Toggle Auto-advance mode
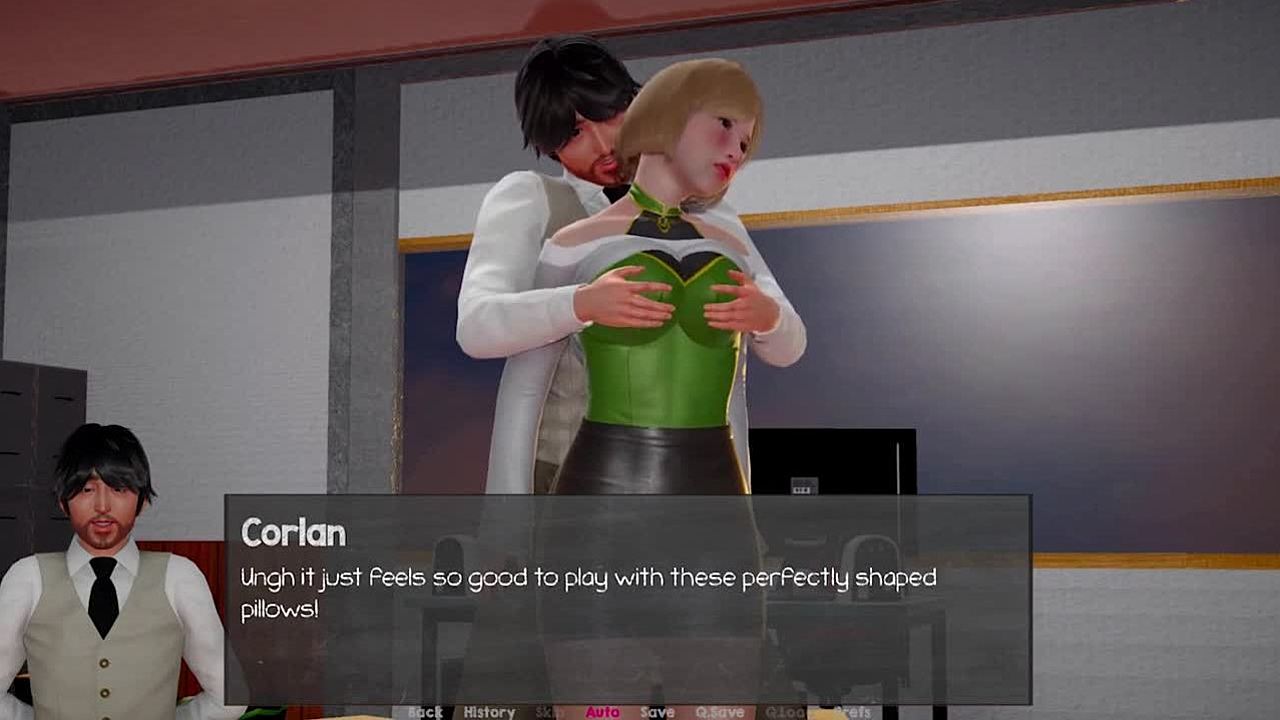The width and height of the screenshot is (1280, 720). (602, 712)
